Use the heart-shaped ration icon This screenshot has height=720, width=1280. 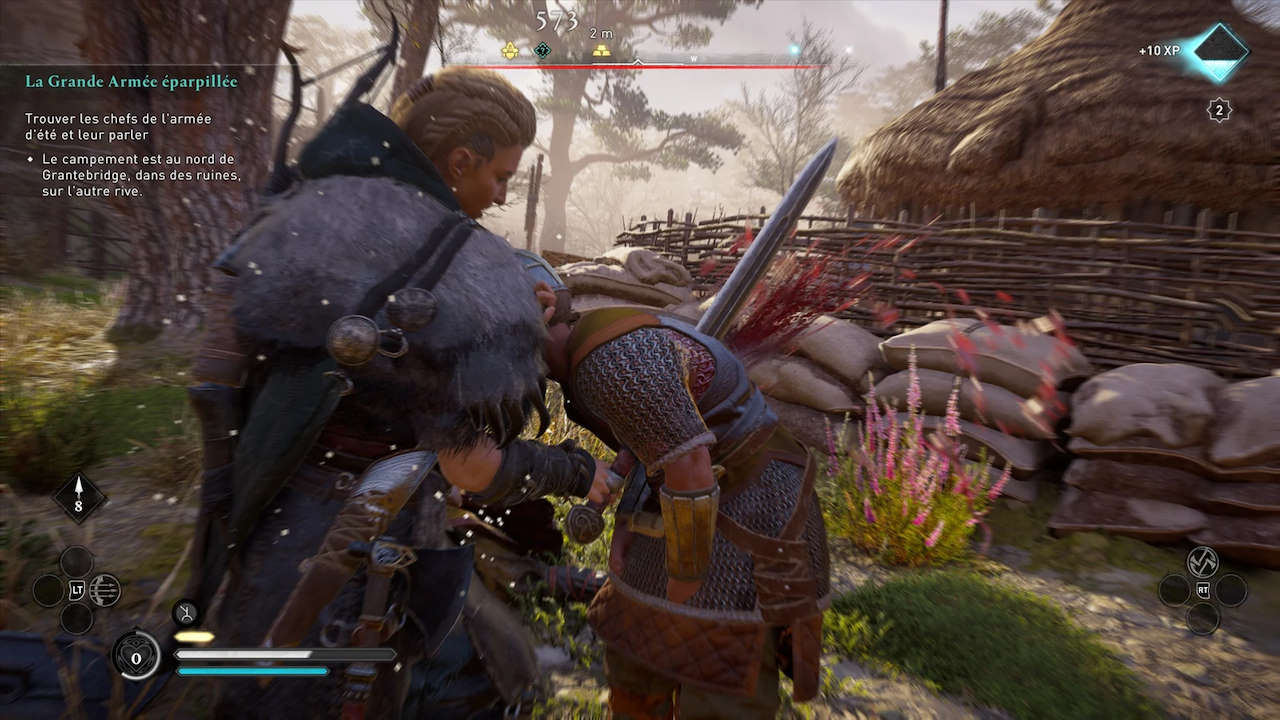coord(135,655)
